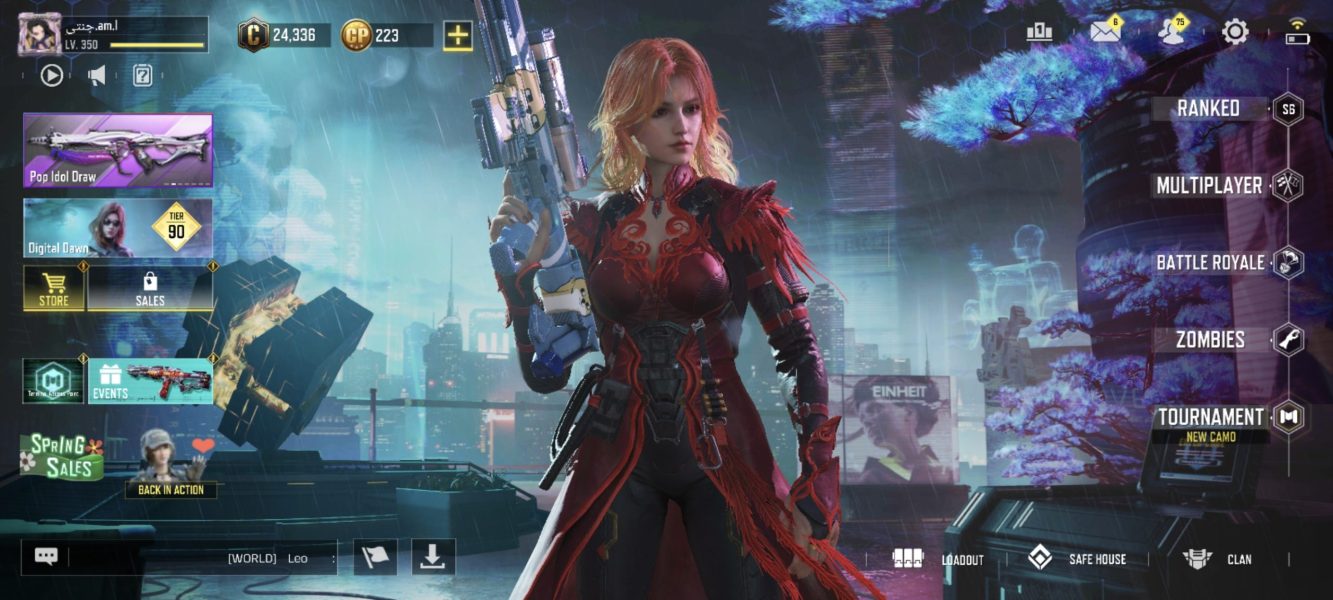The image size is (1333, 600).
Task: Open the friends list icon
Action: click(x=1170, y=32)
